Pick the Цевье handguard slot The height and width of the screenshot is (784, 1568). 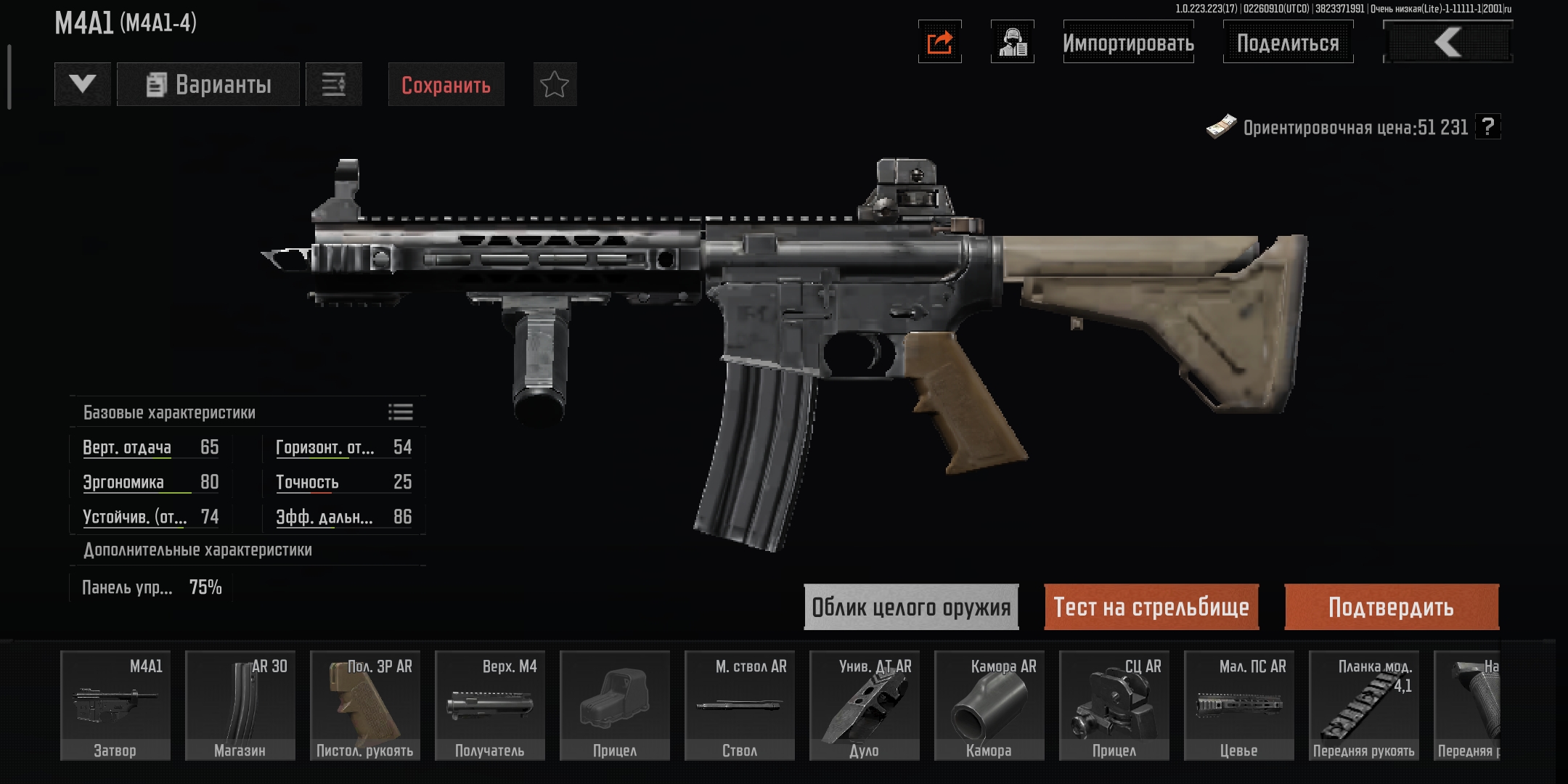1239,706
